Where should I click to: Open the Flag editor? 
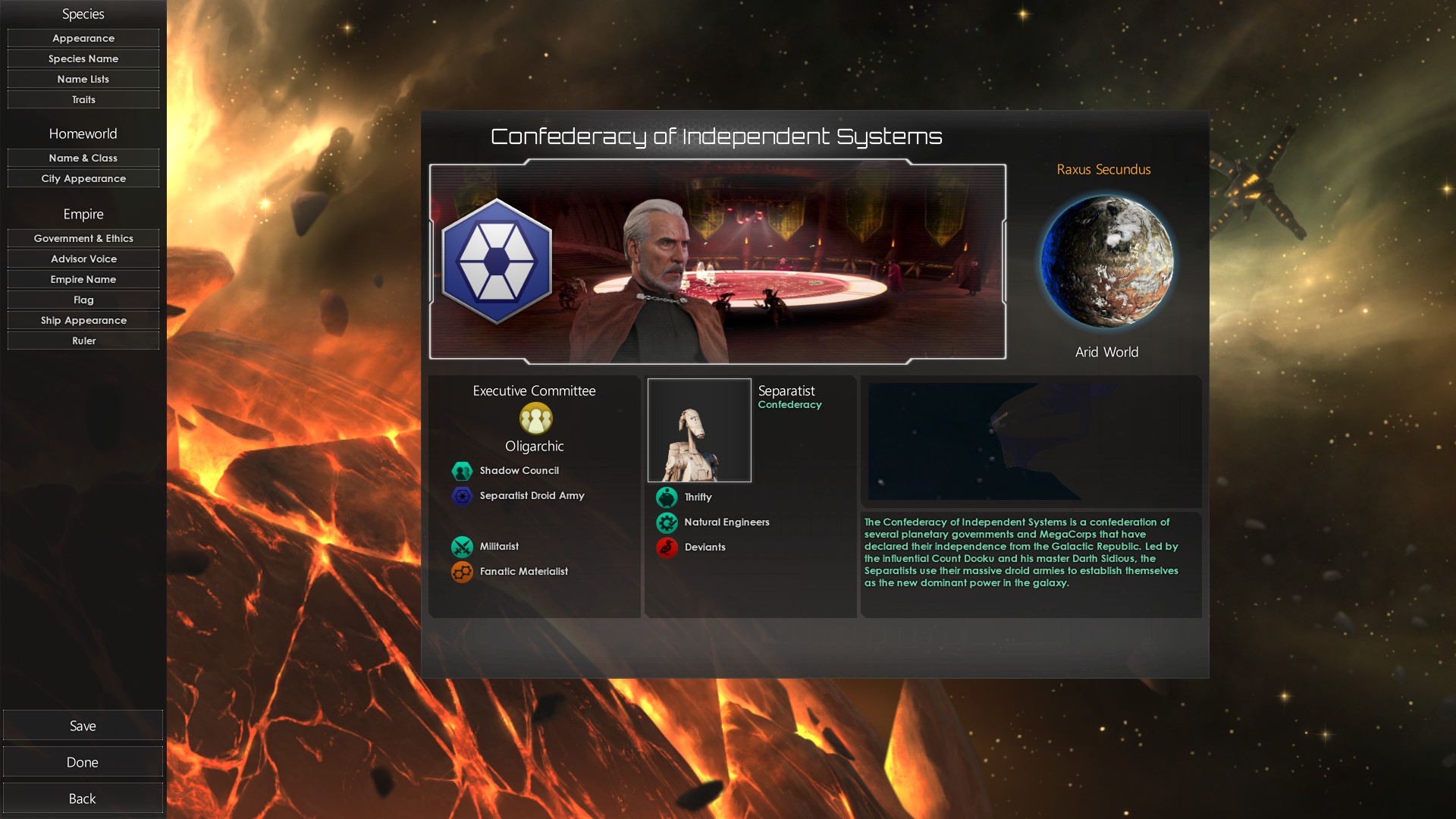[x=83, y=300]
